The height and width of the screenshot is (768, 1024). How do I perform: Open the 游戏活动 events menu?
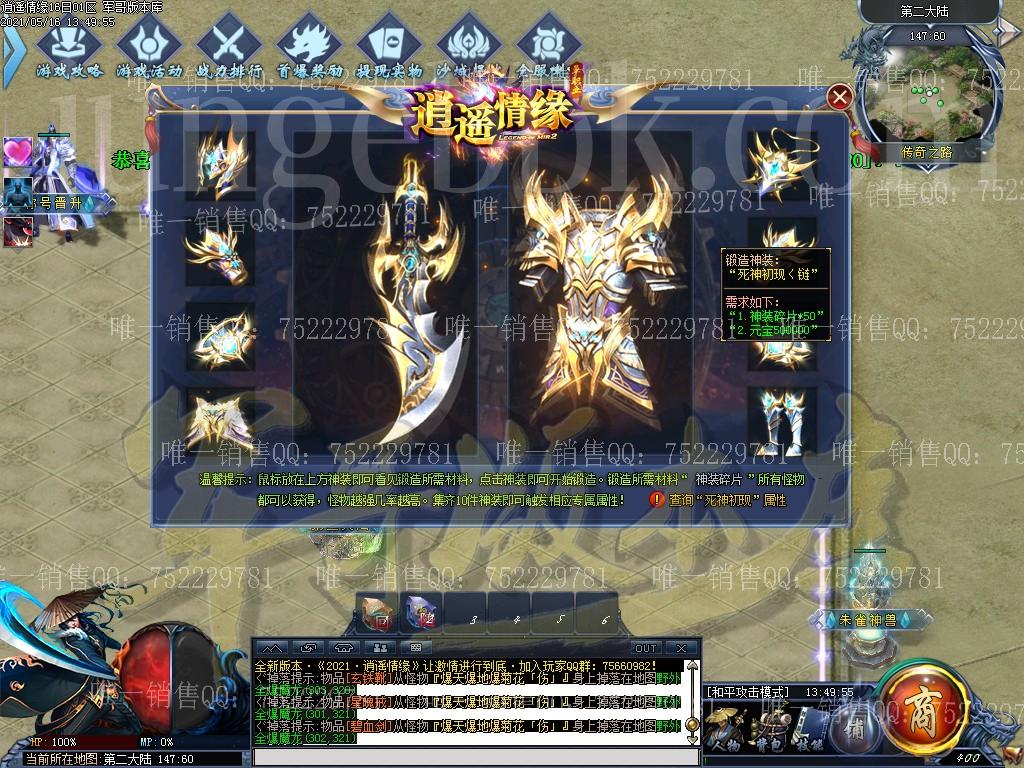(x=149, y=49)
